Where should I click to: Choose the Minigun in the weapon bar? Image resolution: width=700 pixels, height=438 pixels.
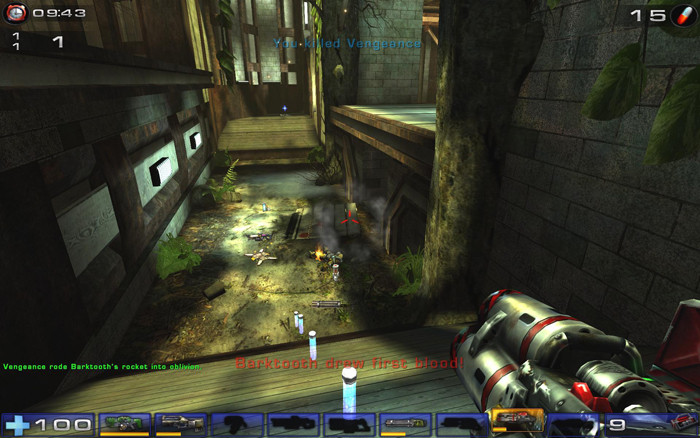click(x=406, y=424)
